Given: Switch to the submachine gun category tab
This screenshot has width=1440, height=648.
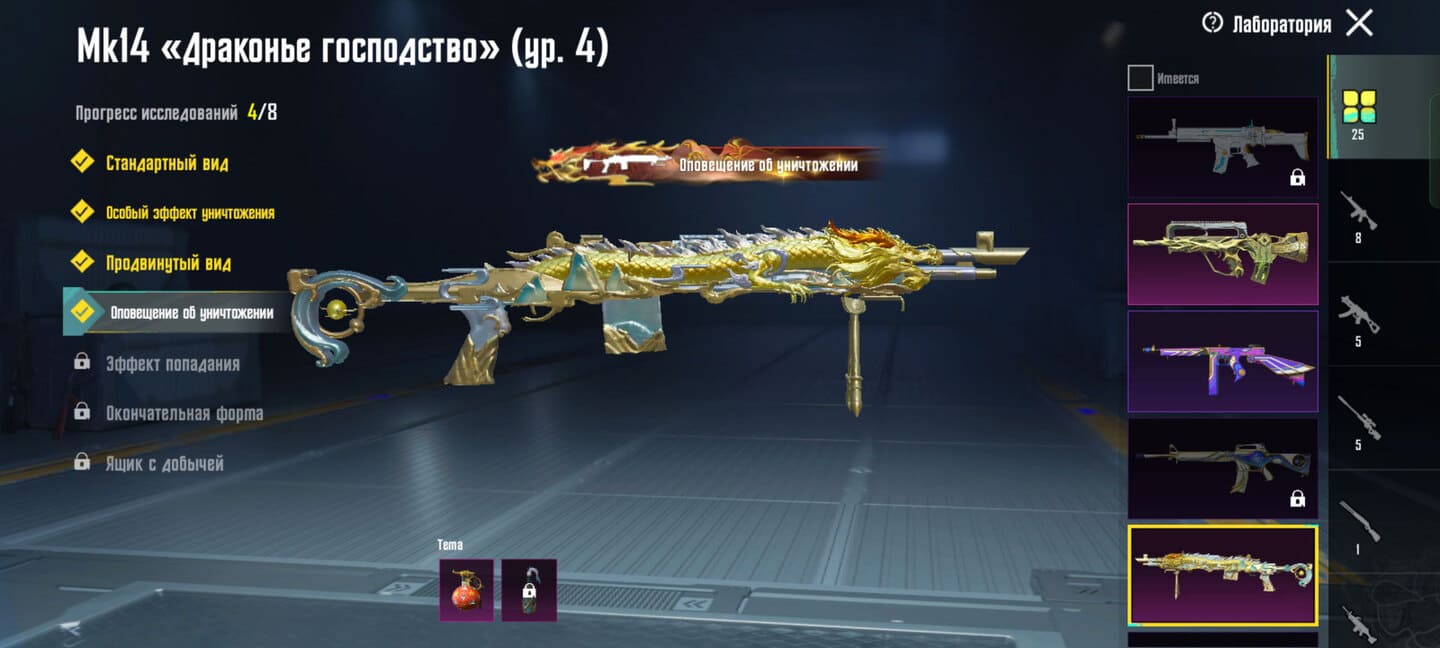Looking at the screenshot, I should click(1358, 320).
